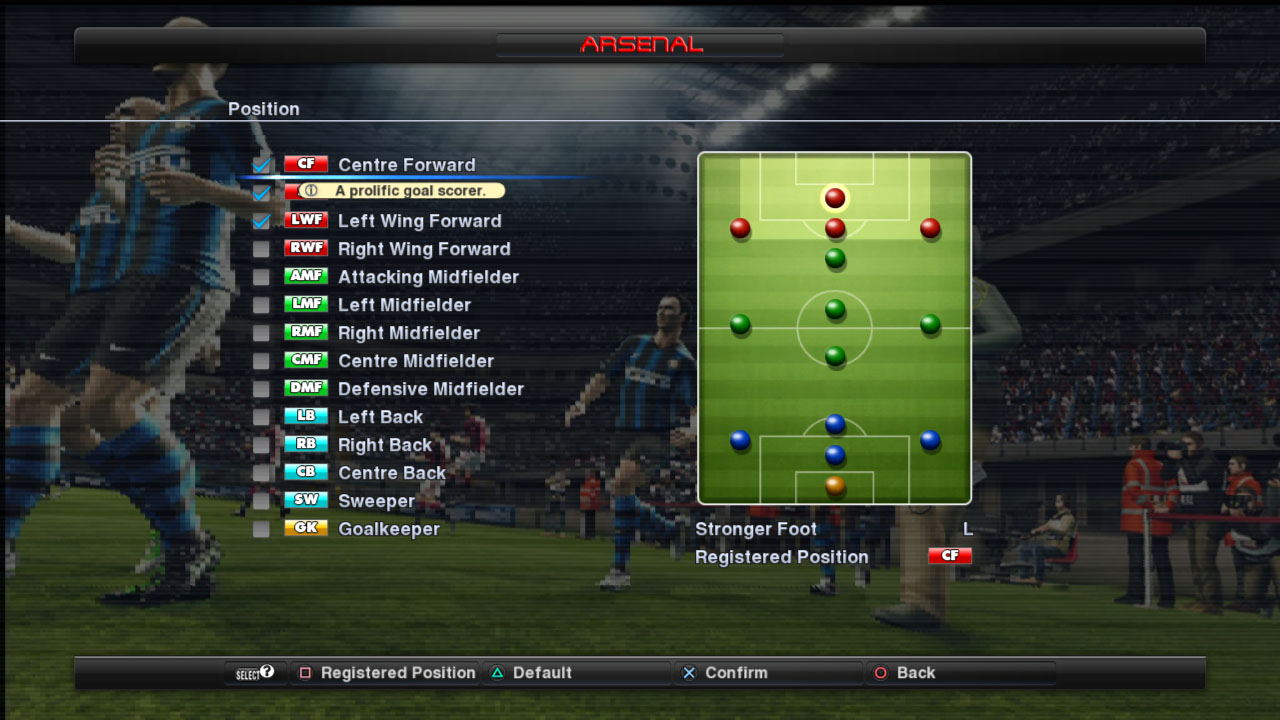The image size is (1280, 720).
Task: Click the CF badge next to Registered Position
Action: coord(949,555)
